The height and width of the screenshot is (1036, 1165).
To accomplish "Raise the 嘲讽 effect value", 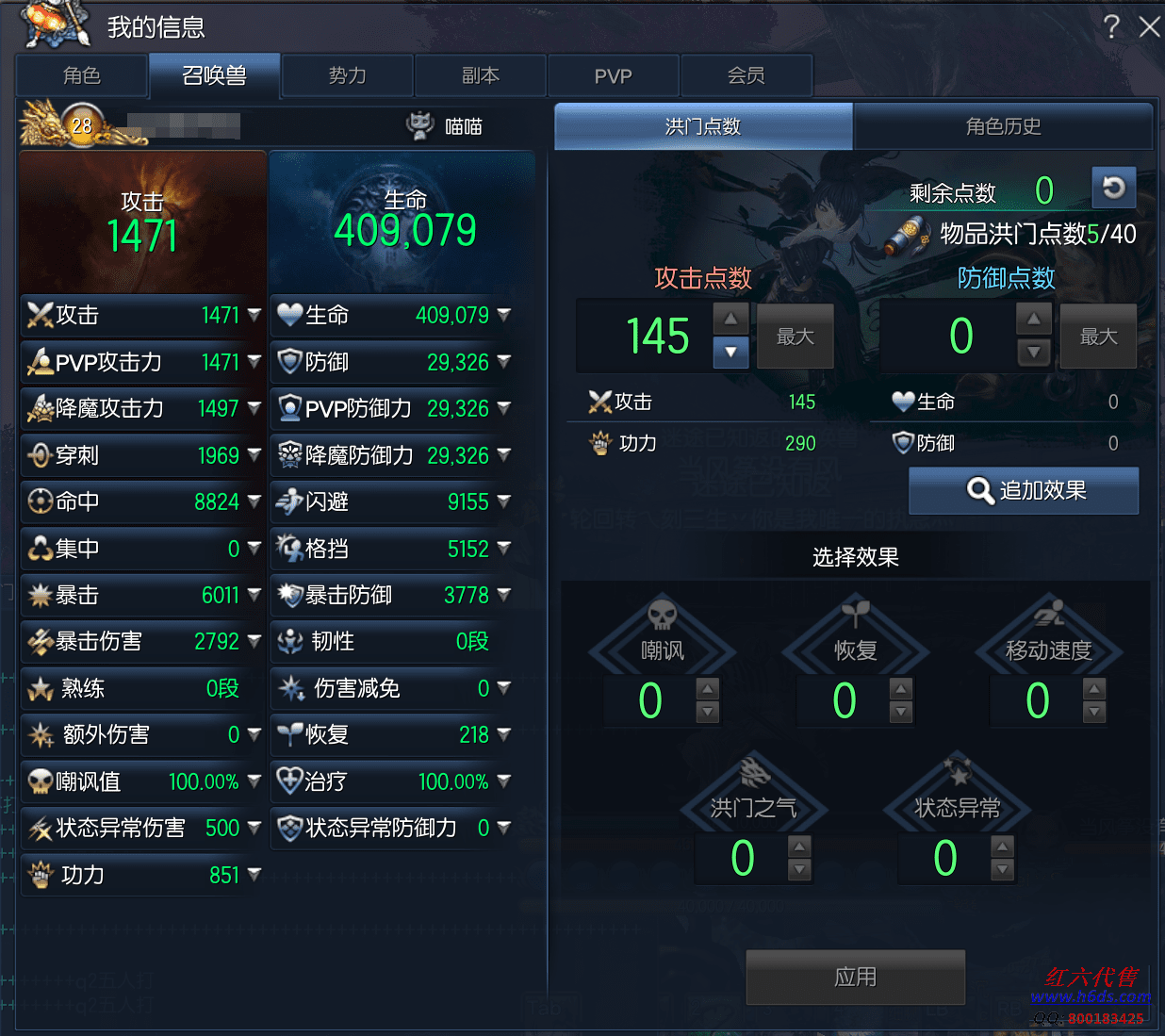I will click(708, 688).
